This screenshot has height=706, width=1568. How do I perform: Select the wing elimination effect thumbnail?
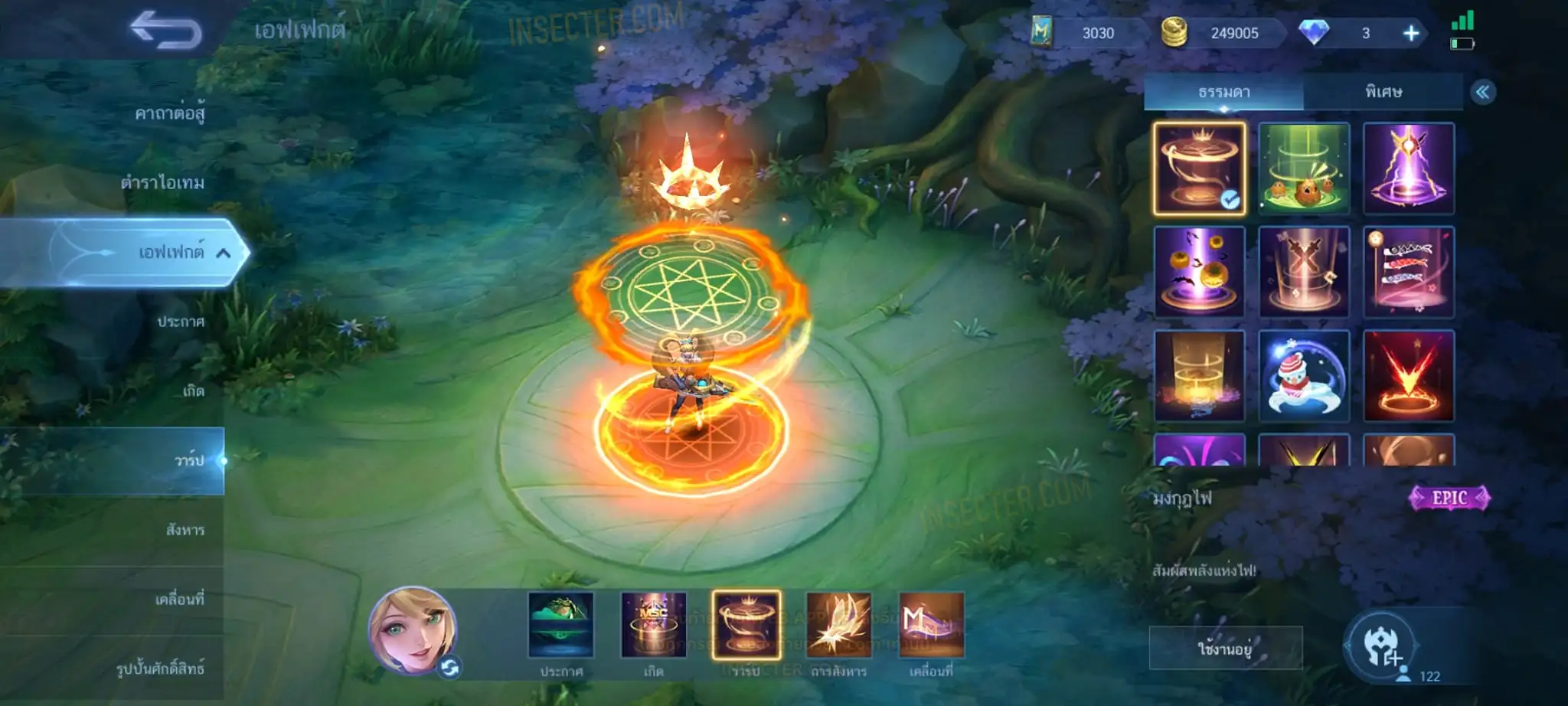point(838,625)
